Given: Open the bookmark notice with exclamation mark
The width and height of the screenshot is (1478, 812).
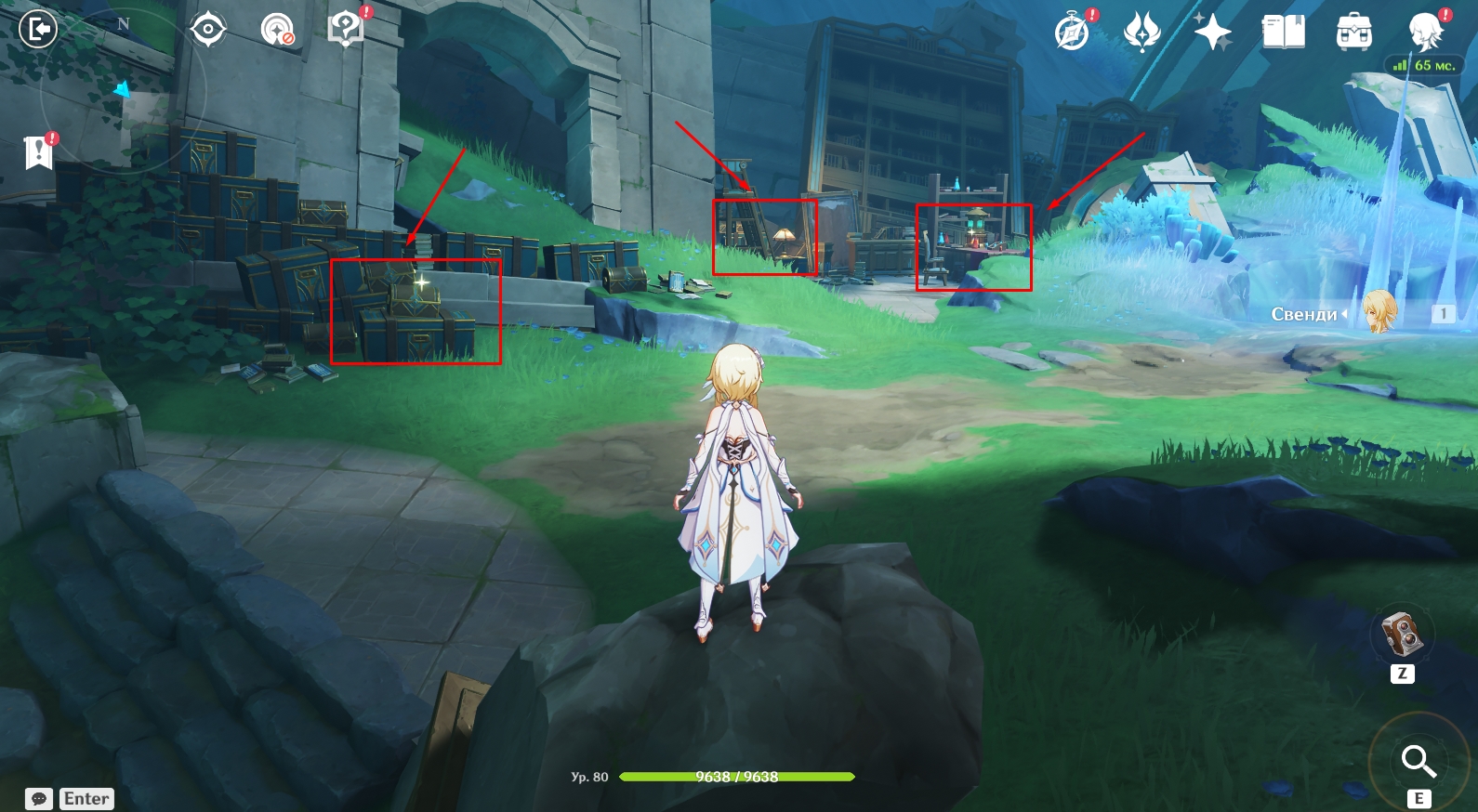Looking at the screenshot, I should point(38,151).
